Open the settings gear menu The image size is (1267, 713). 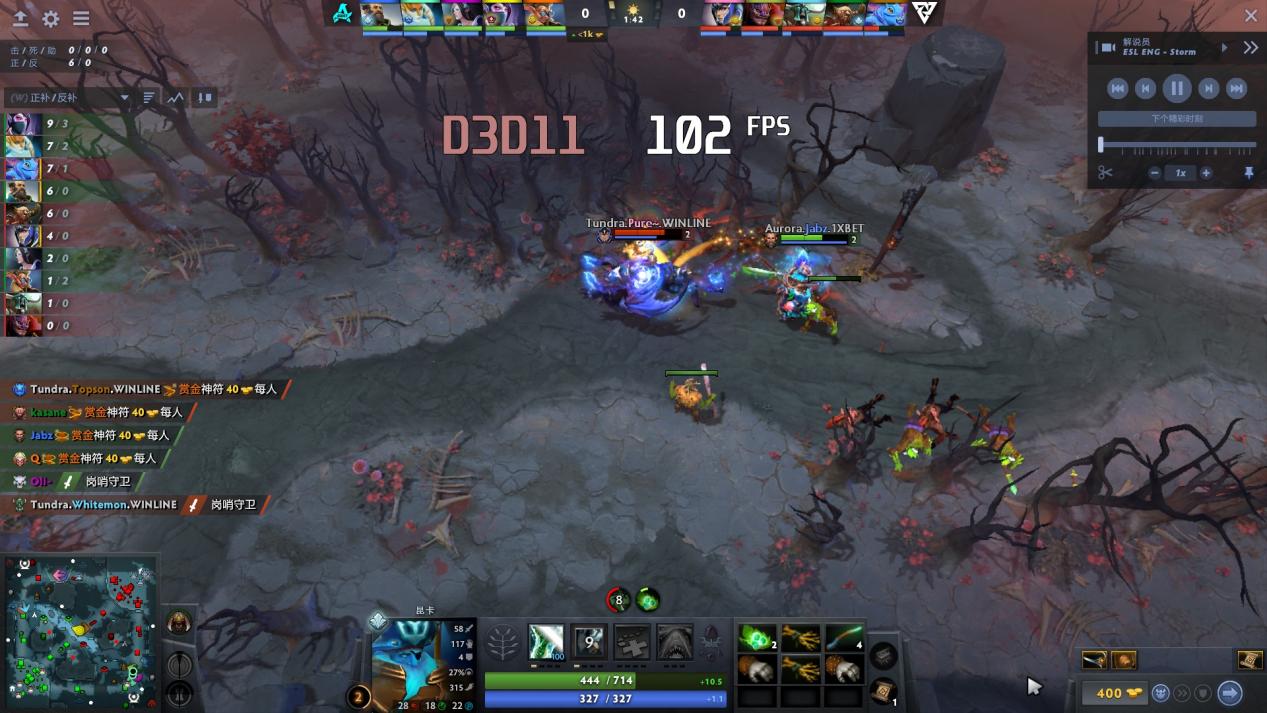tap(50, 19)
